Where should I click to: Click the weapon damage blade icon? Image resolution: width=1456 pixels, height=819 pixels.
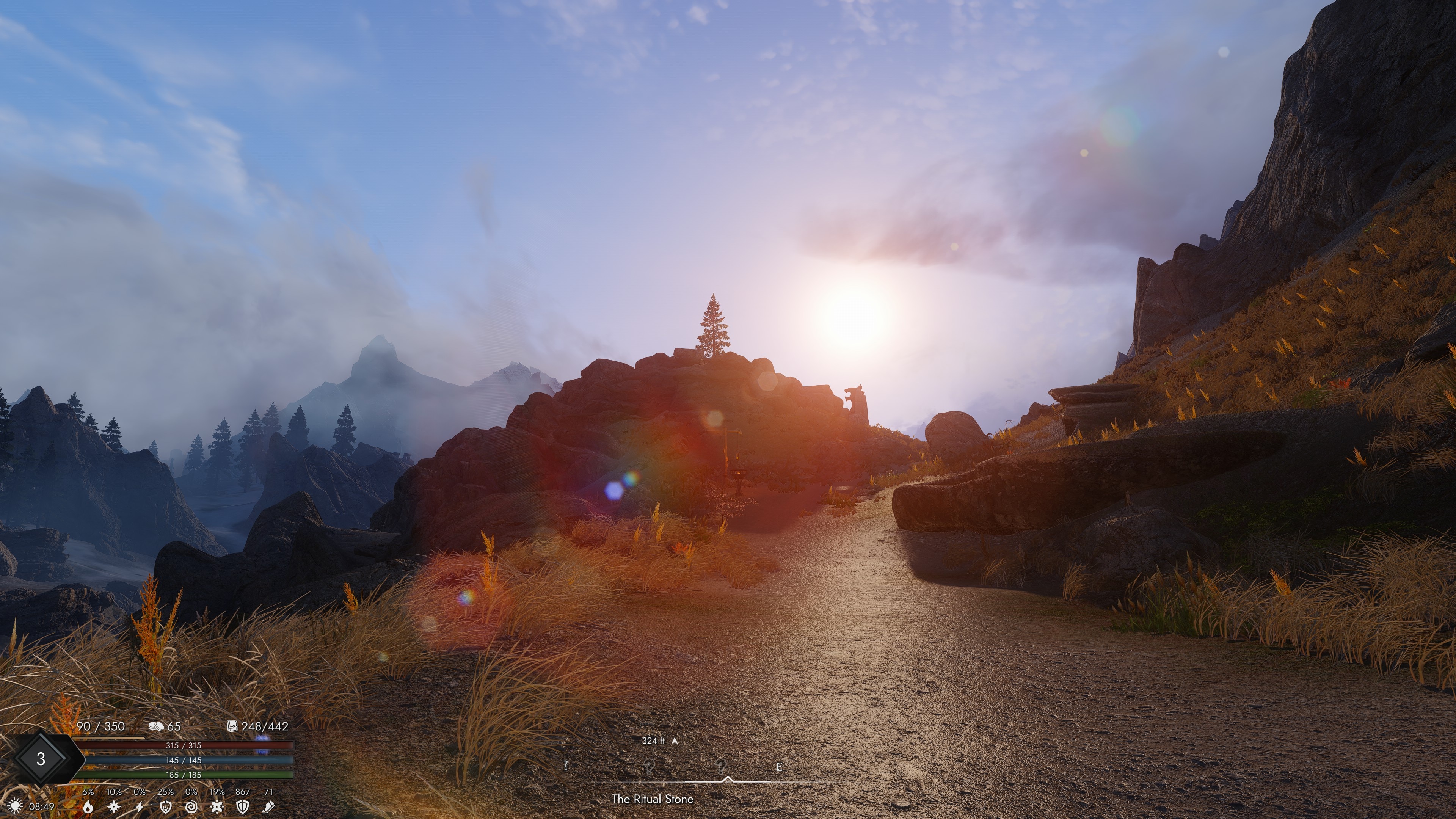coord(268,806)
